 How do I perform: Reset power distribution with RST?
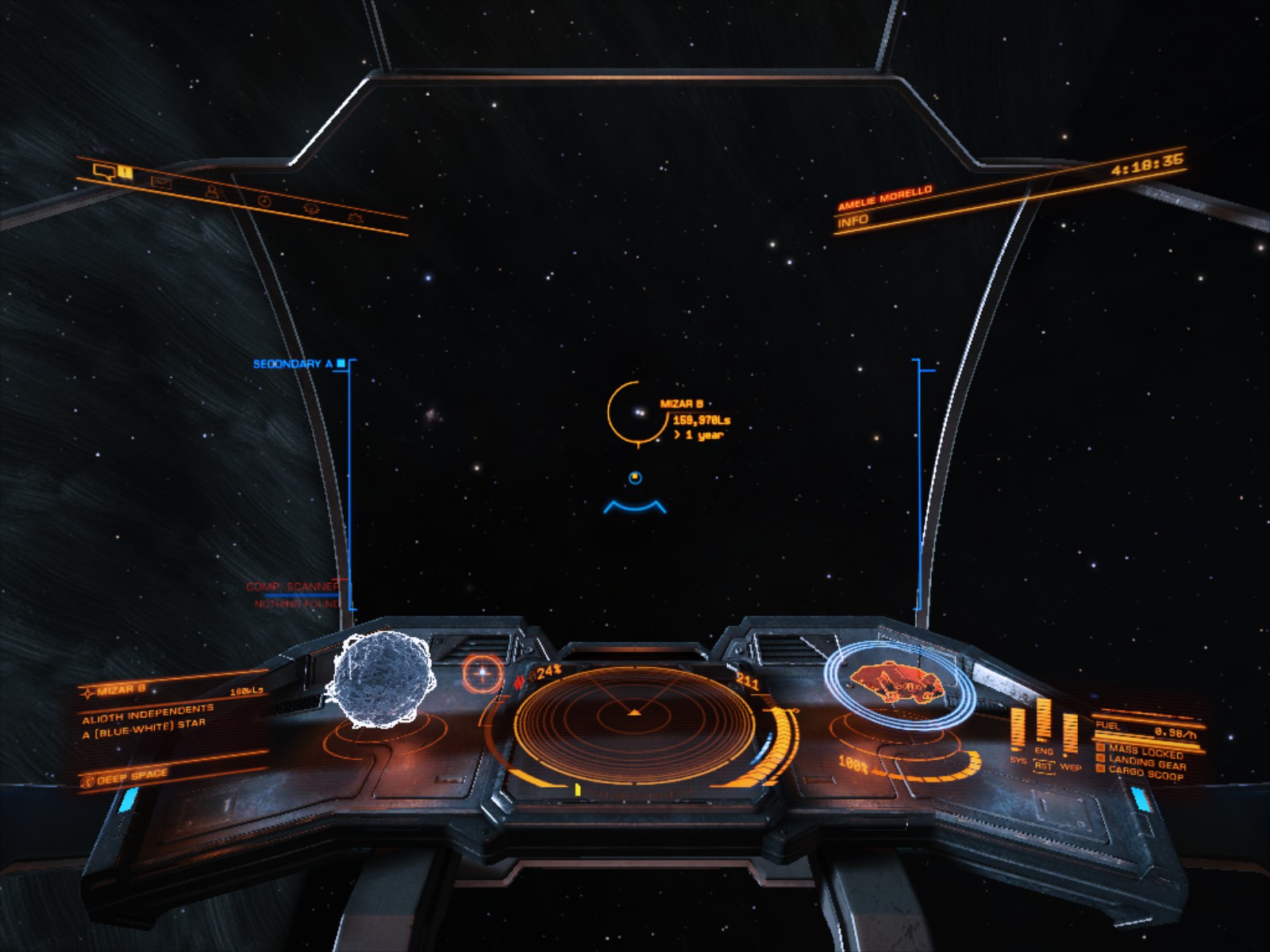[x=1043, y=766]
